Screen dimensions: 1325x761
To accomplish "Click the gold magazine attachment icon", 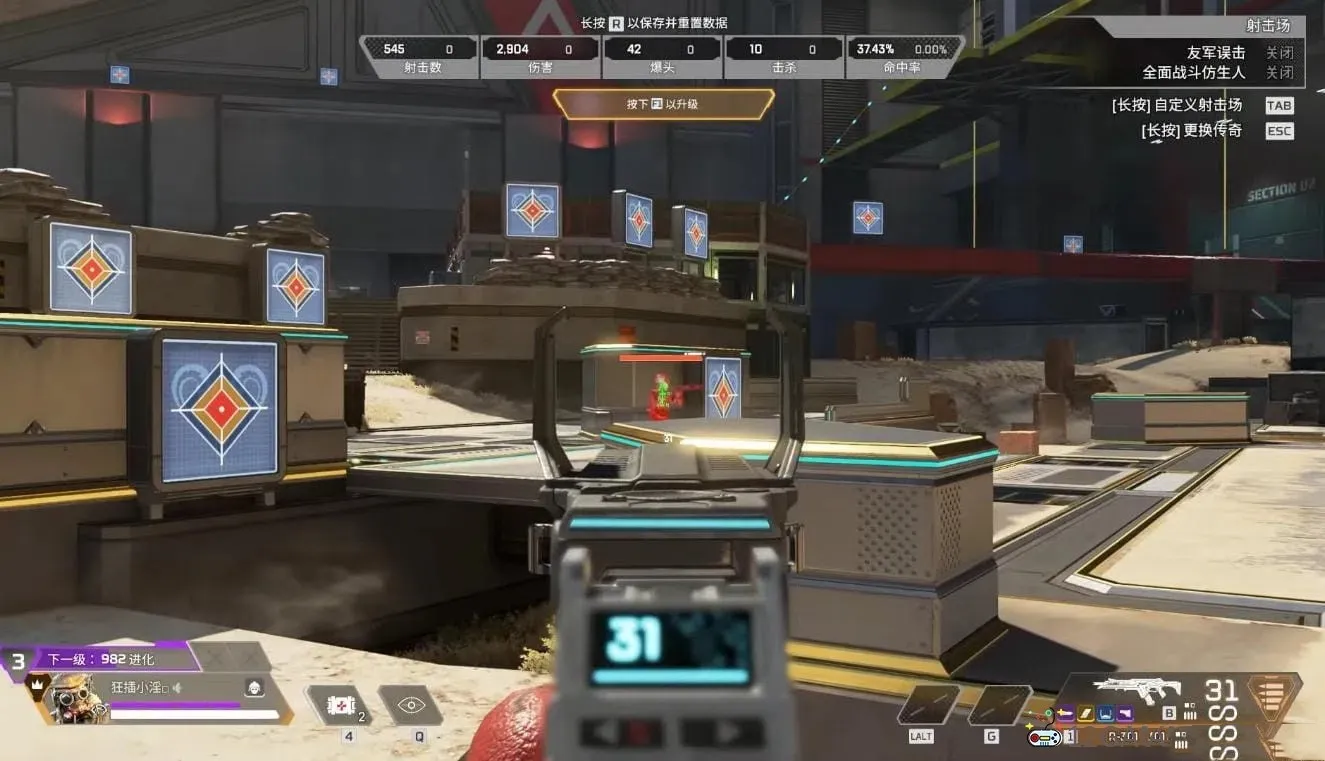I will click(x=1086, y=713).
